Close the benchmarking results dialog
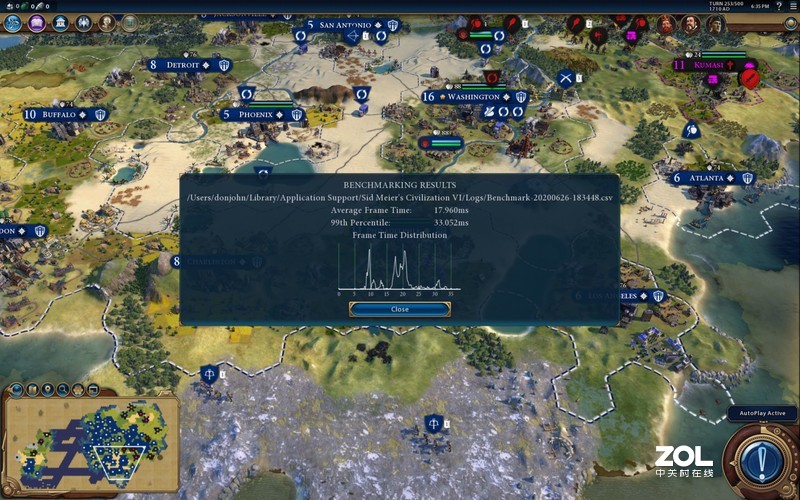This screenshot has width=800, height=500. point(400,309)
